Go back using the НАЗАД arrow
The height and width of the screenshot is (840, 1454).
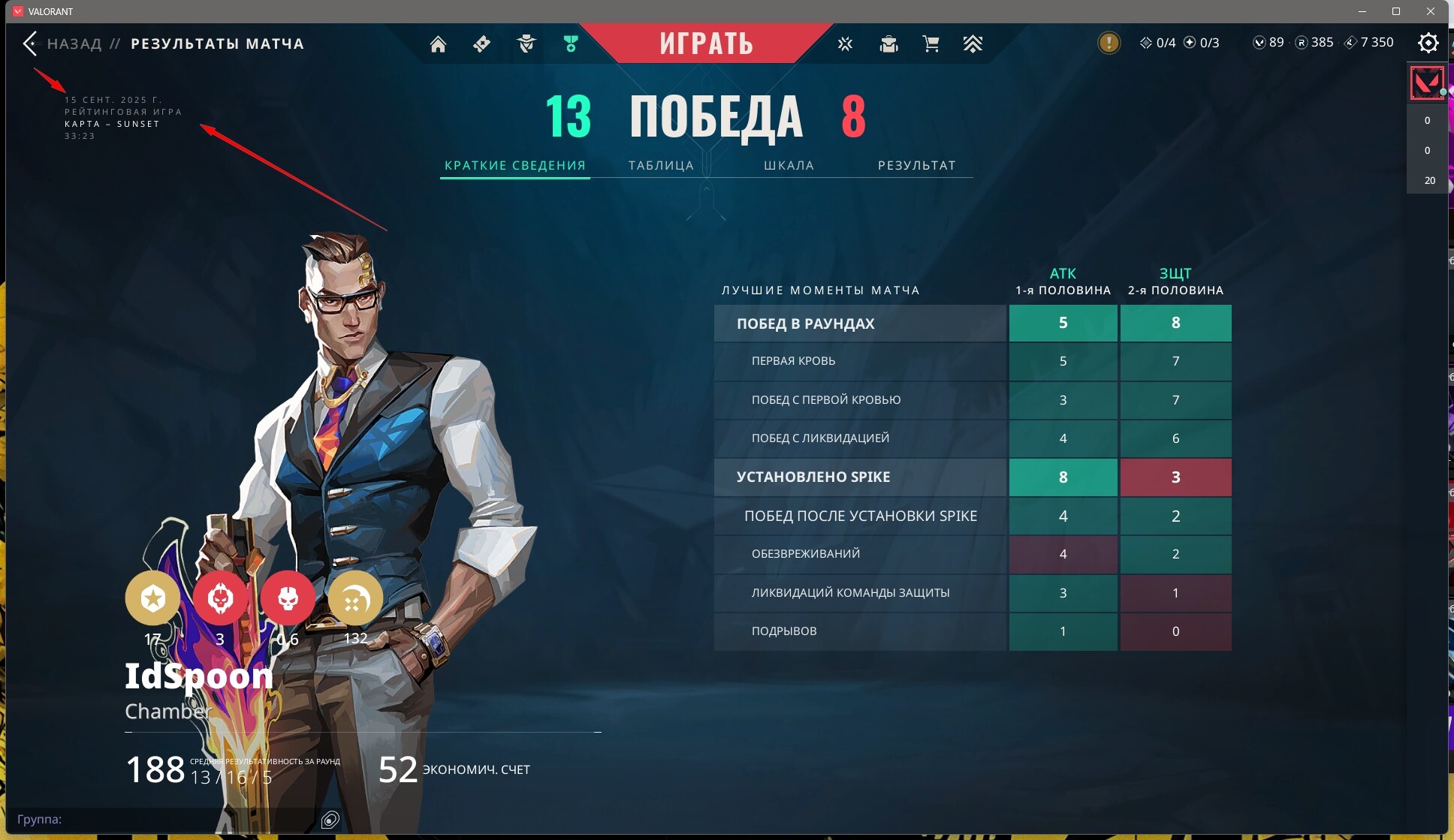click(31, 44)
